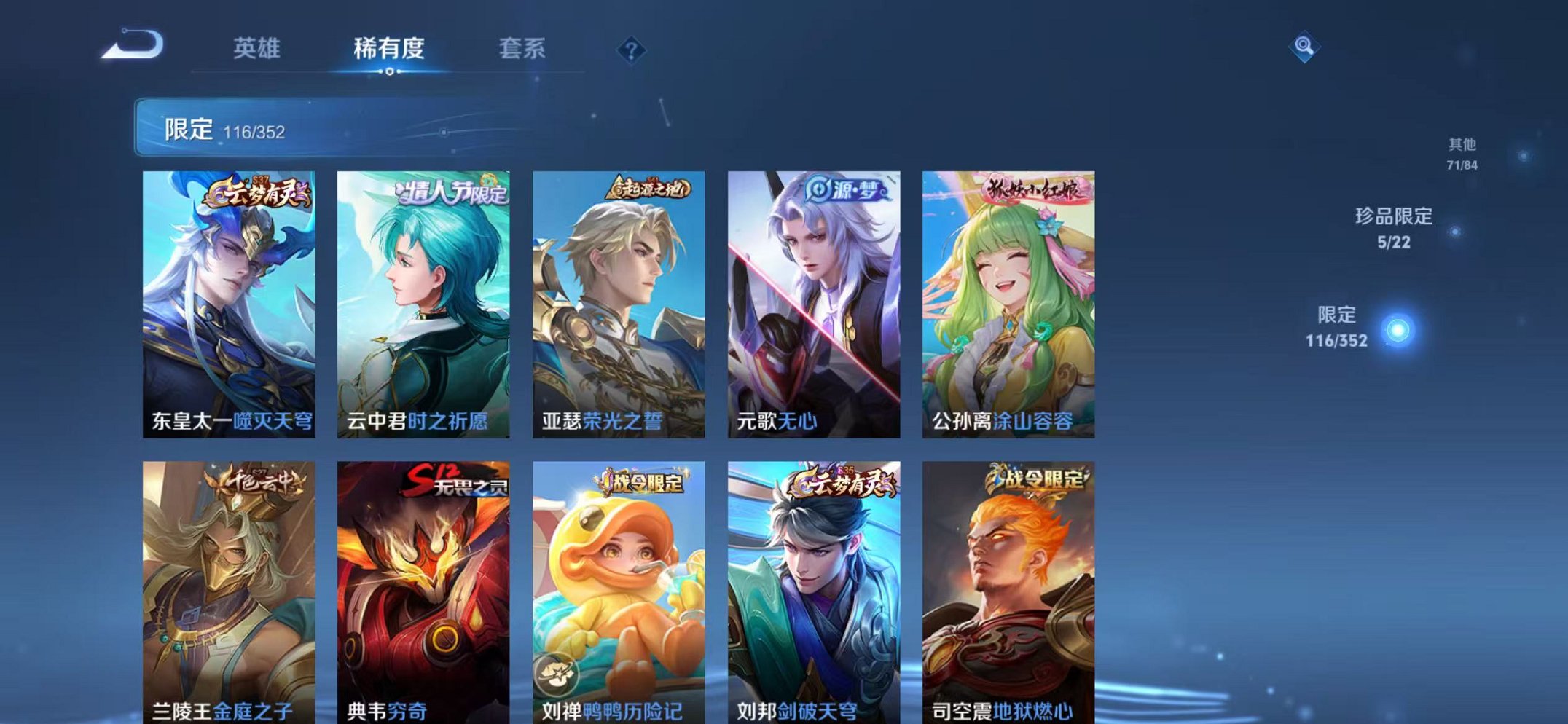Select the node next to 其他 71/84
Image resolution: width=1568 pixels, height=724 pixels.
click(x=1523, y=155)
